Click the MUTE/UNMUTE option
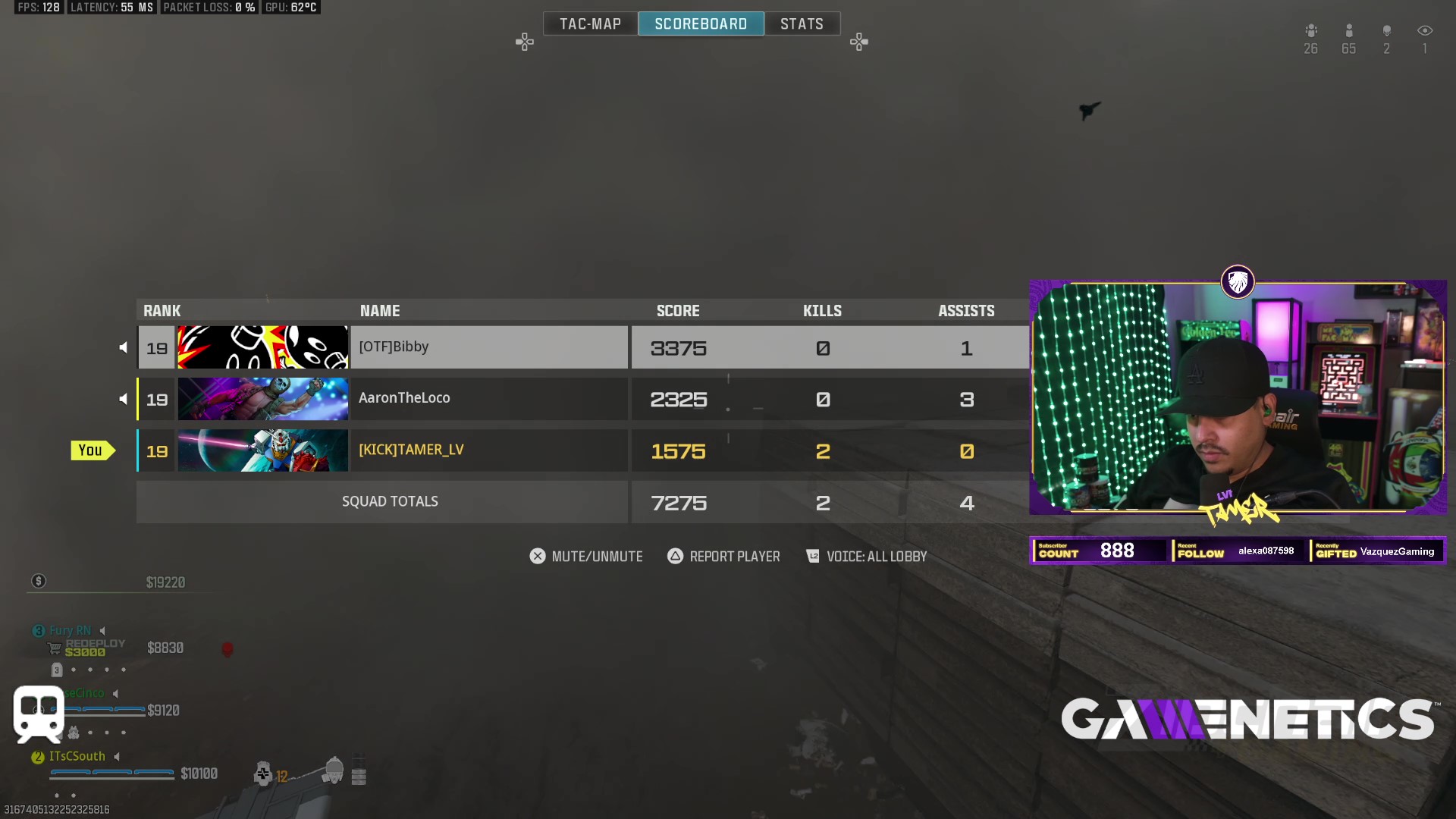This screenshot has width=1456, height=819. (x=586, y=557)
